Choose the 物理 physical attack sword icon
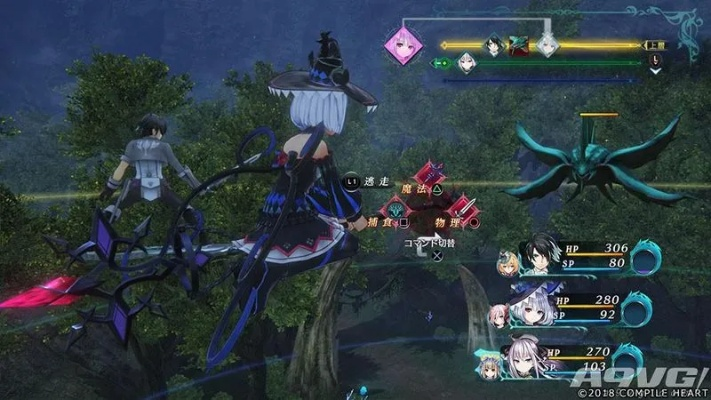The width and height of the screenshot is (711, 400). pos(461,211)
